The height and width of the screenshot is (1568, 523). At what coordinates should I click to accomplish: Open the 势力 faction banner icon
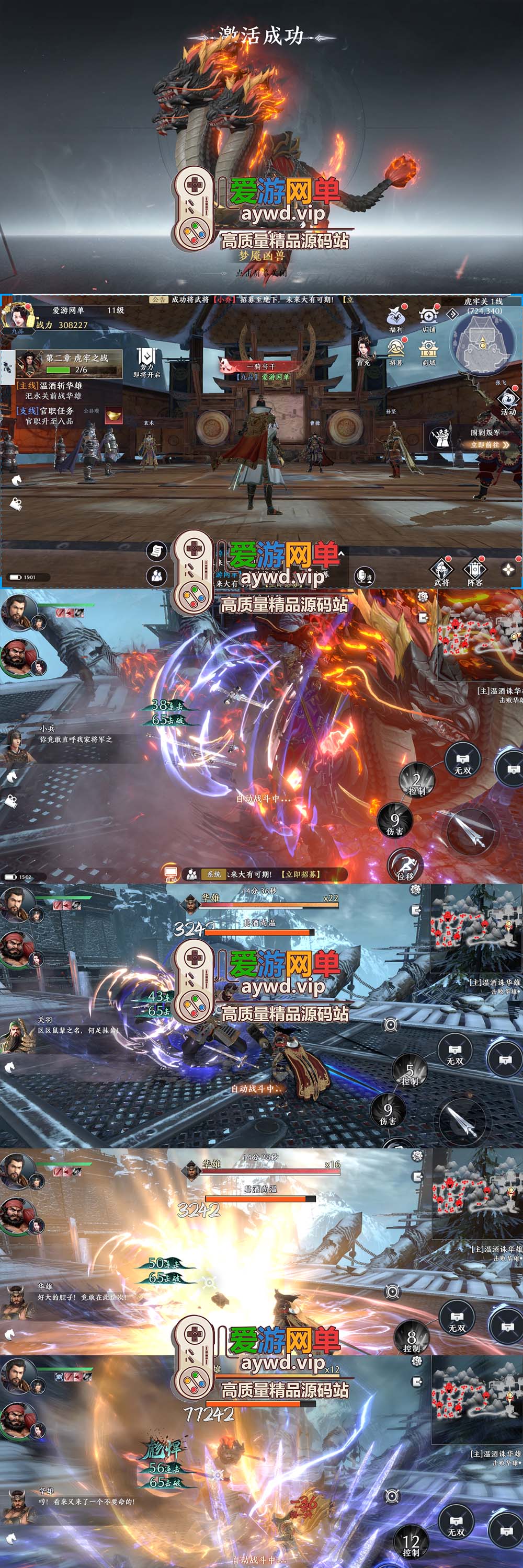pos(146,363)
